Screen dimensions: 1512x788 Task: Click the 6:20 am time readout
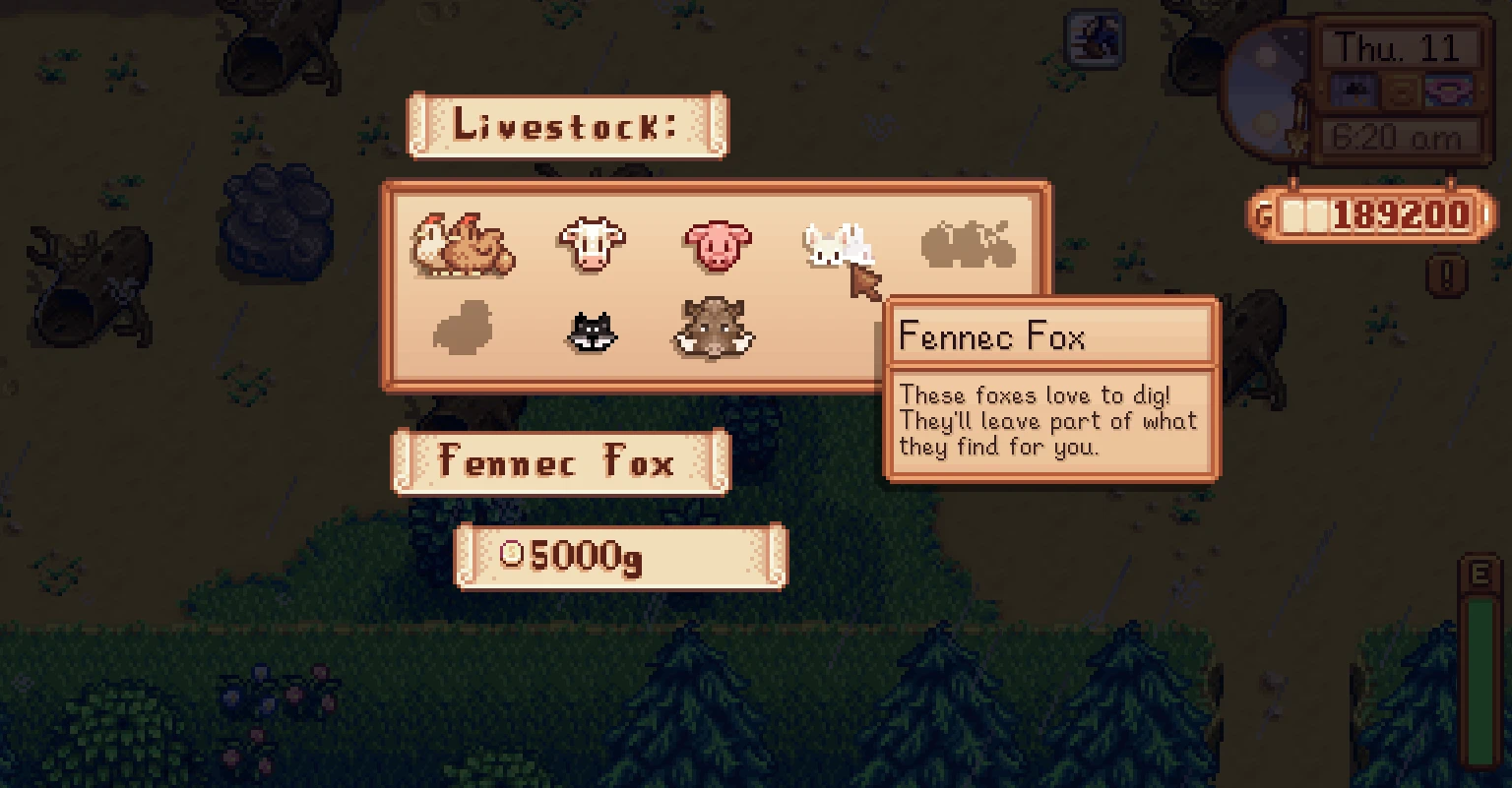[1402, 139]
